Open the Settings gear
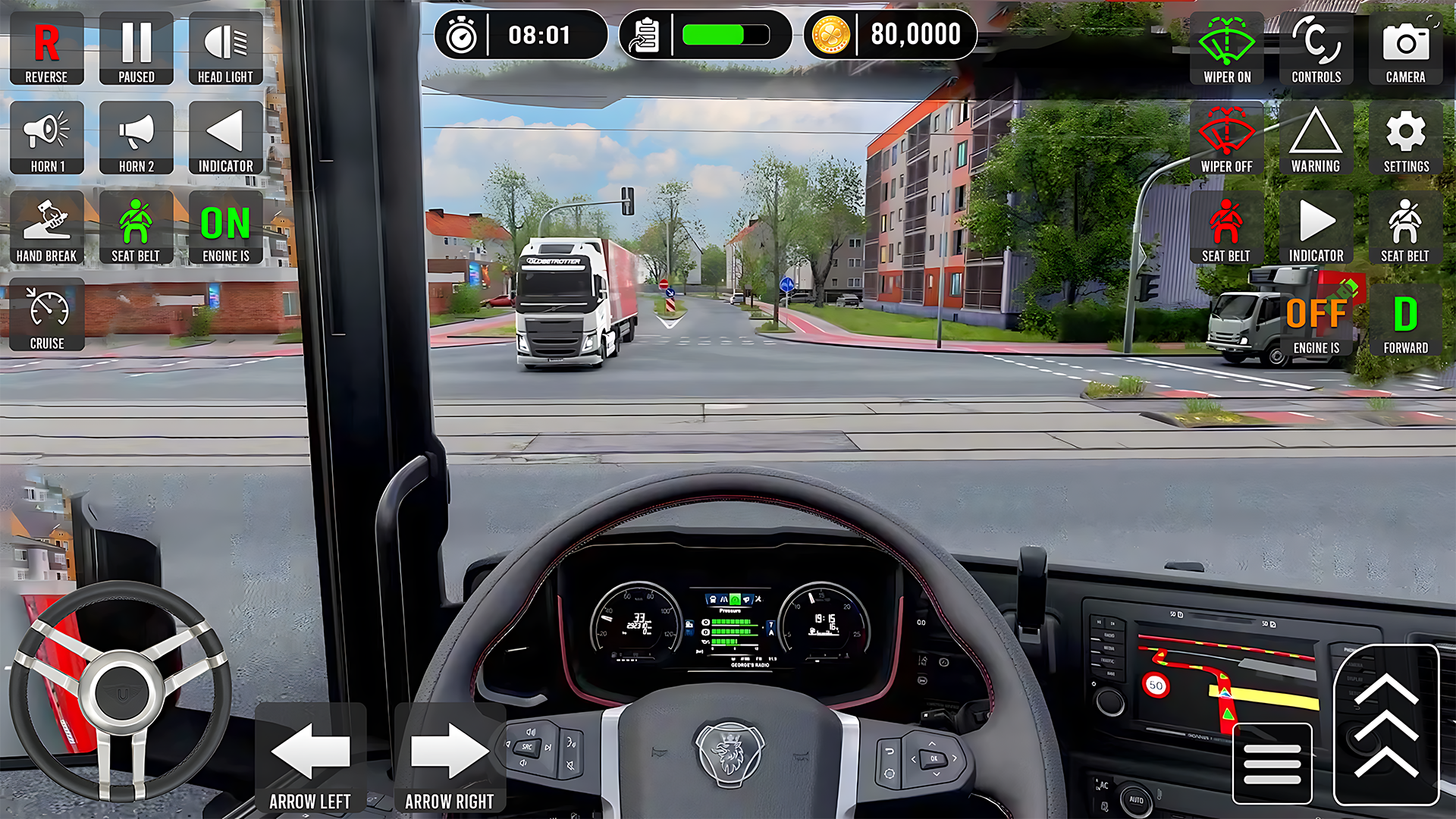The height and width of the screenshot is (819, 1456). (x=1406, y=138)
